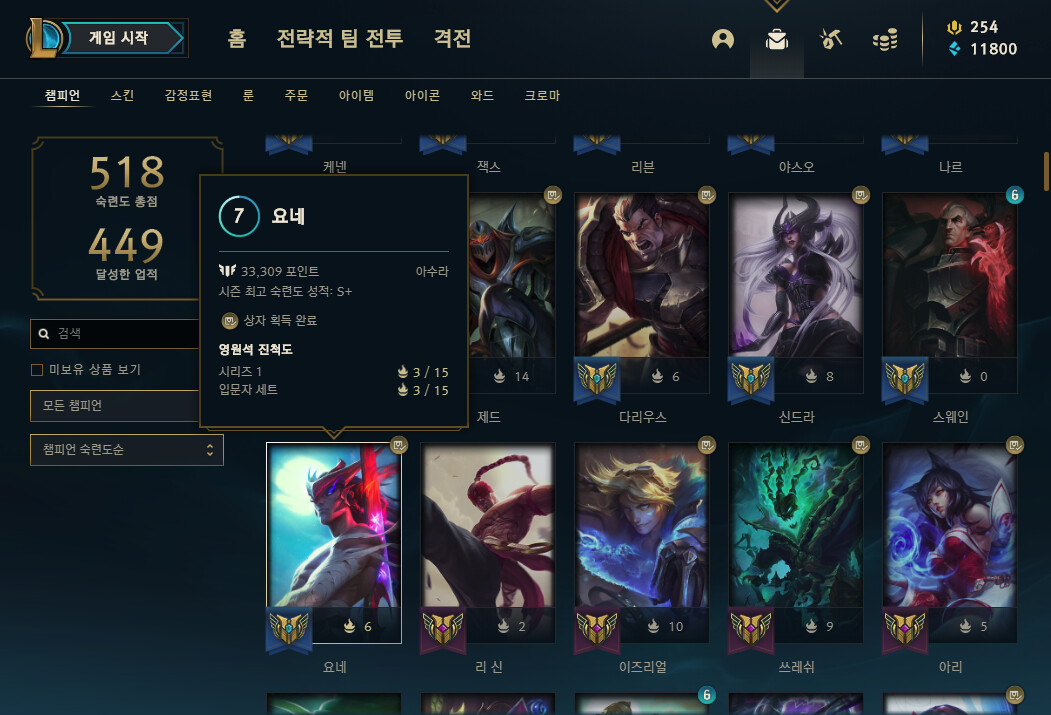Go to the 홈 page

(237, 39)
